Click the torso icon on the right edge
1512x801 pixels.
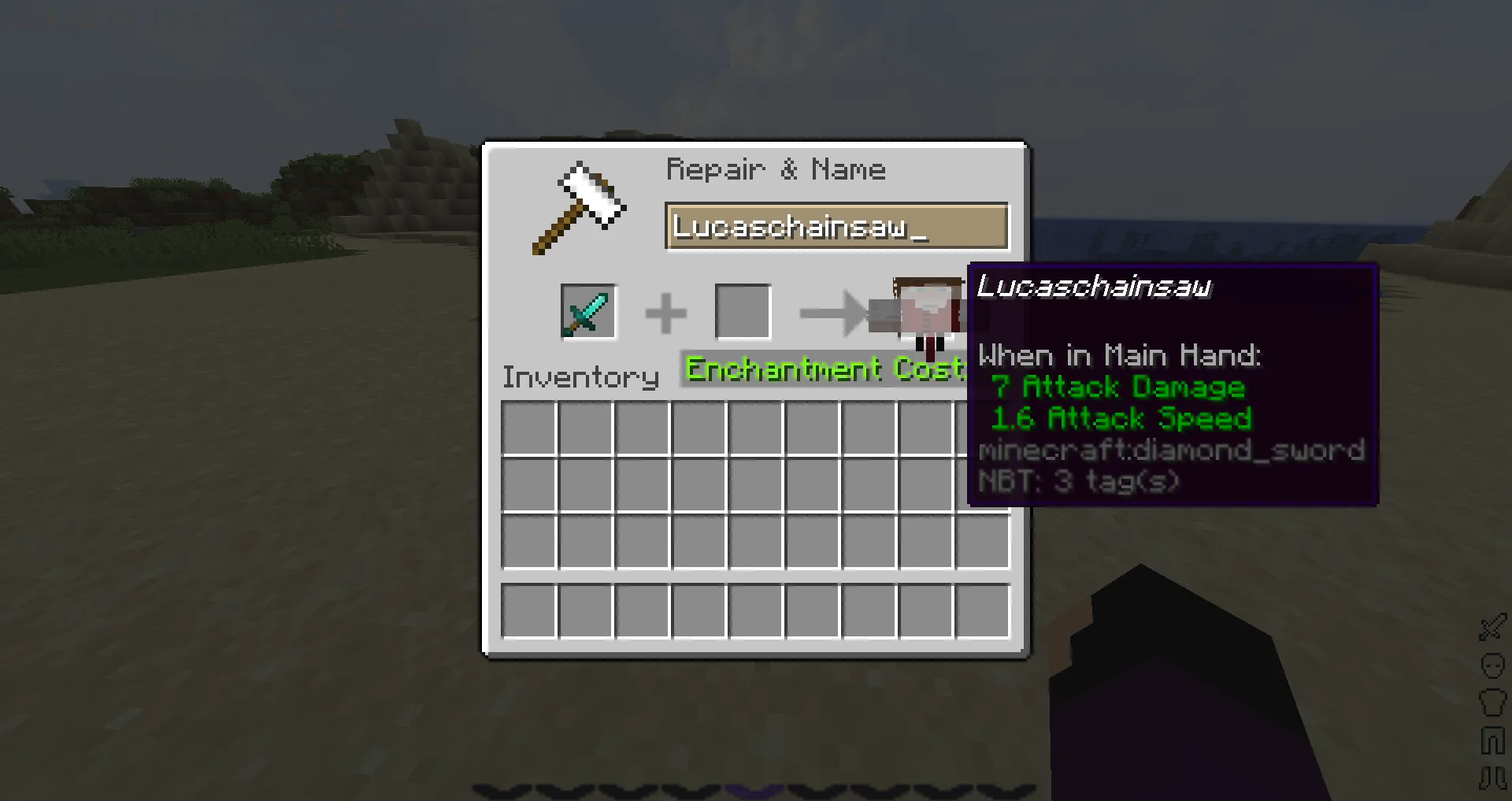point(1491,702)
